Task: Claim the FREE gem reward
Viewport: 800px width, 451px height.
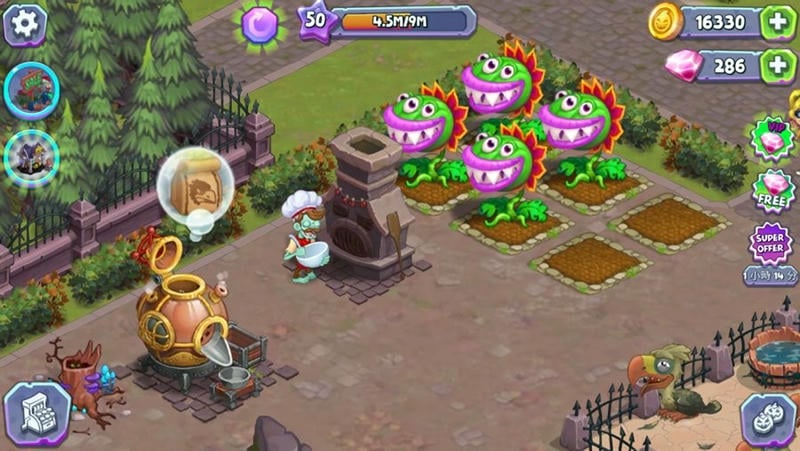Action: 773,192
